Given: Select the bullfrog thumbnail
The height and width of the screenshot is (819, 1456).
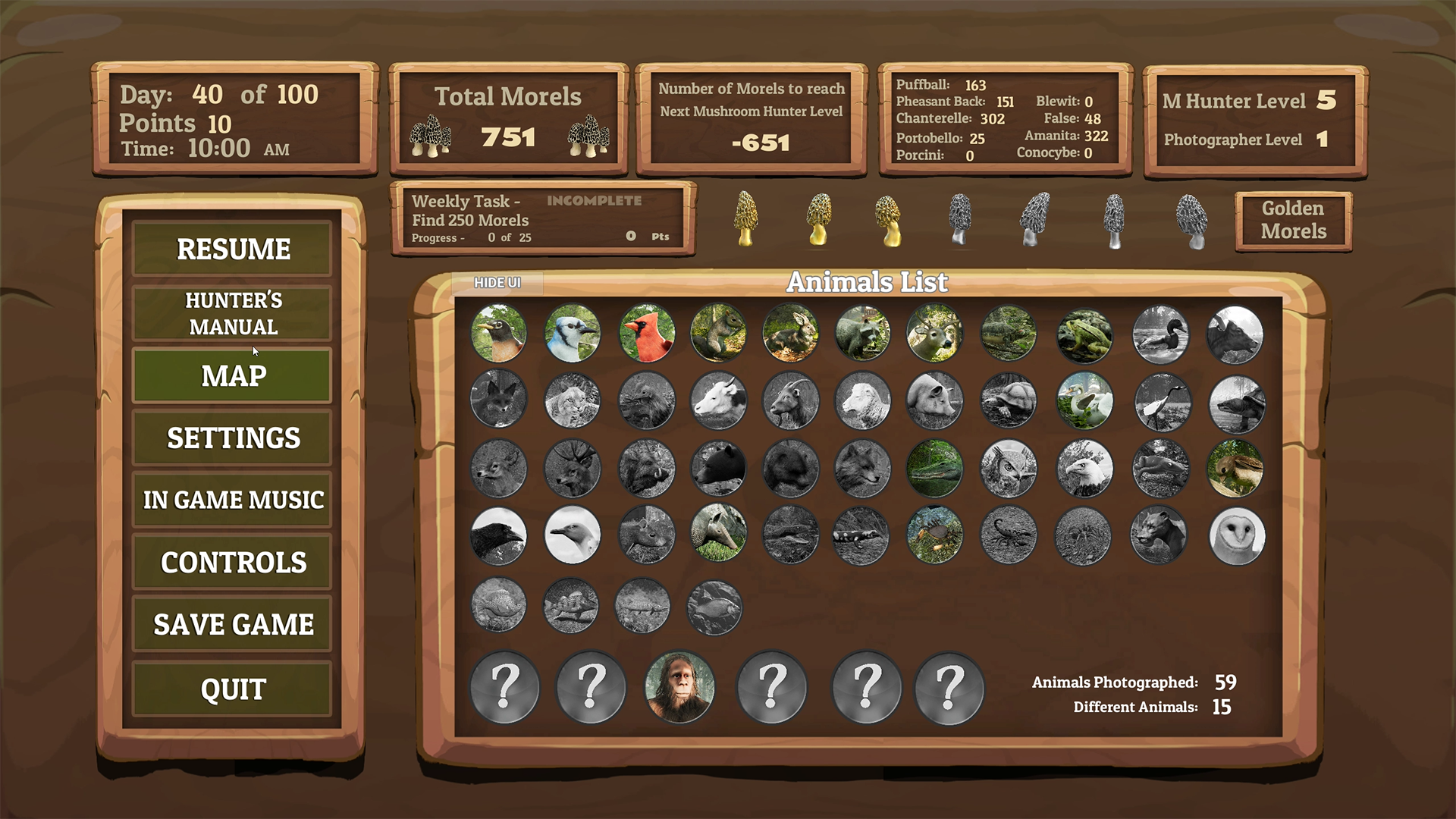Looking at the screenshot, I should (x=1084, y=334).
